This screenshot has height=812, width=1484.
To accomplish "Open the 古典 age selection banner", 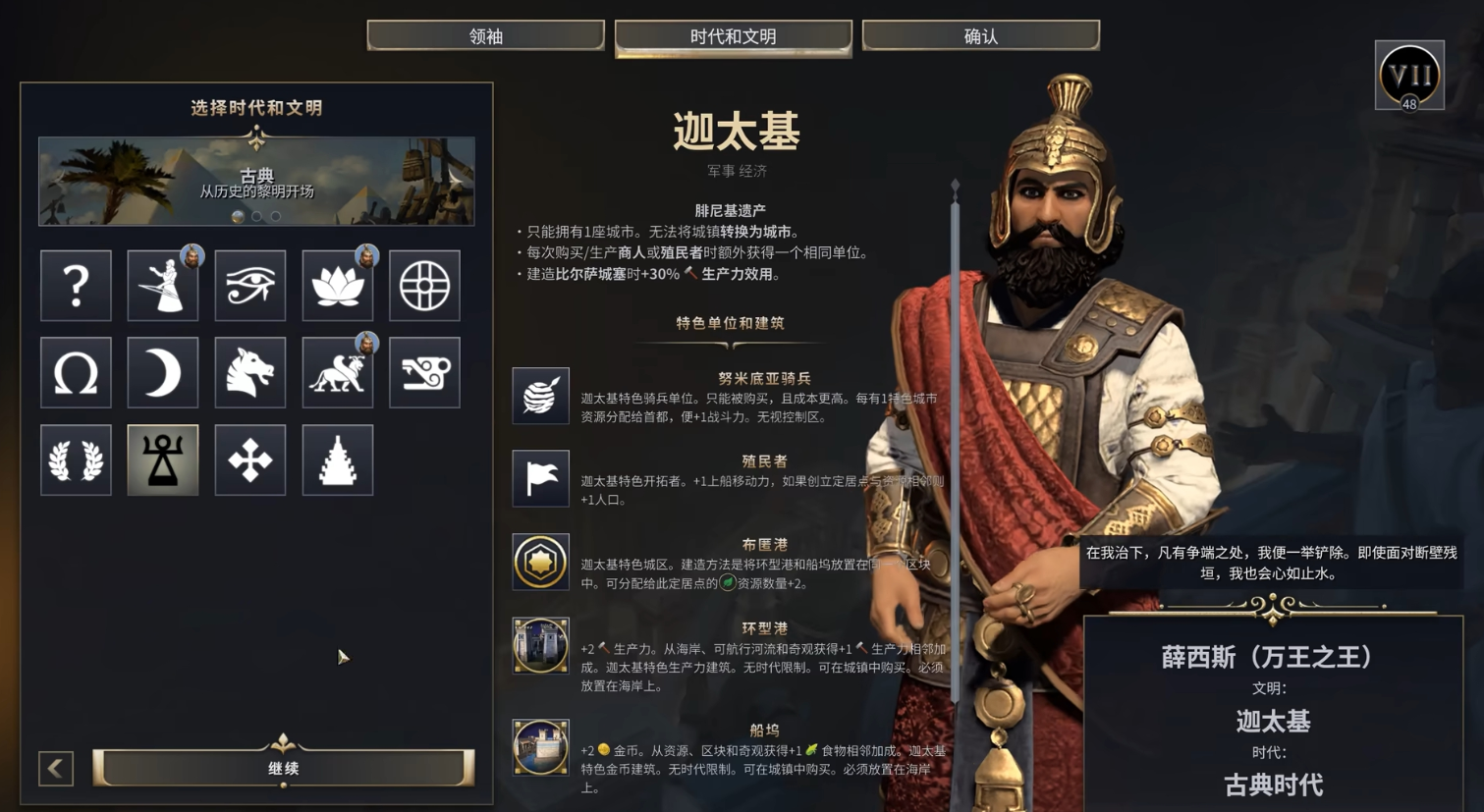I will point(256,180).
